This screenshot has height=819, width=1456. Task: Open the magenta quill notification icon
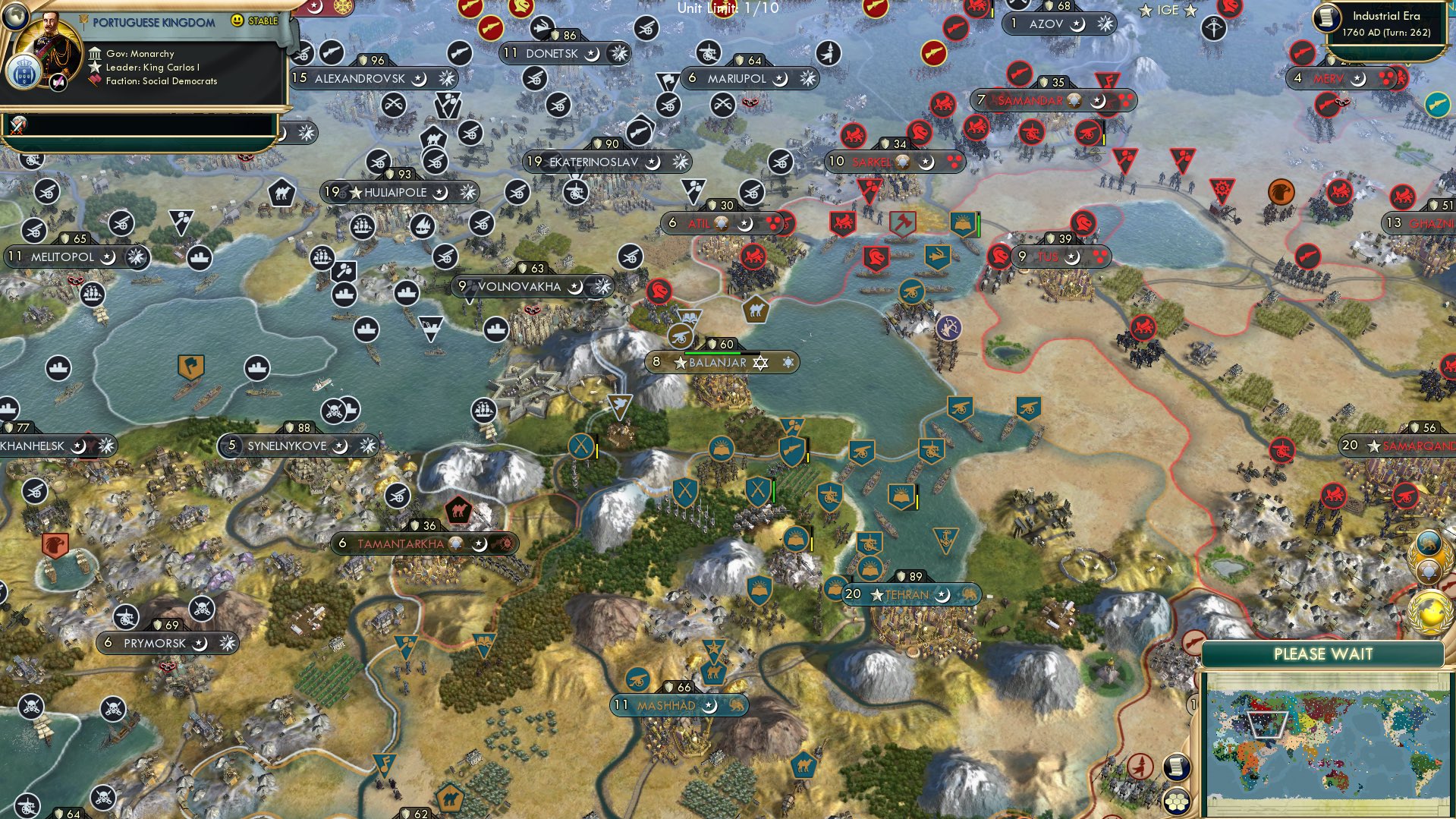(58, 81)
